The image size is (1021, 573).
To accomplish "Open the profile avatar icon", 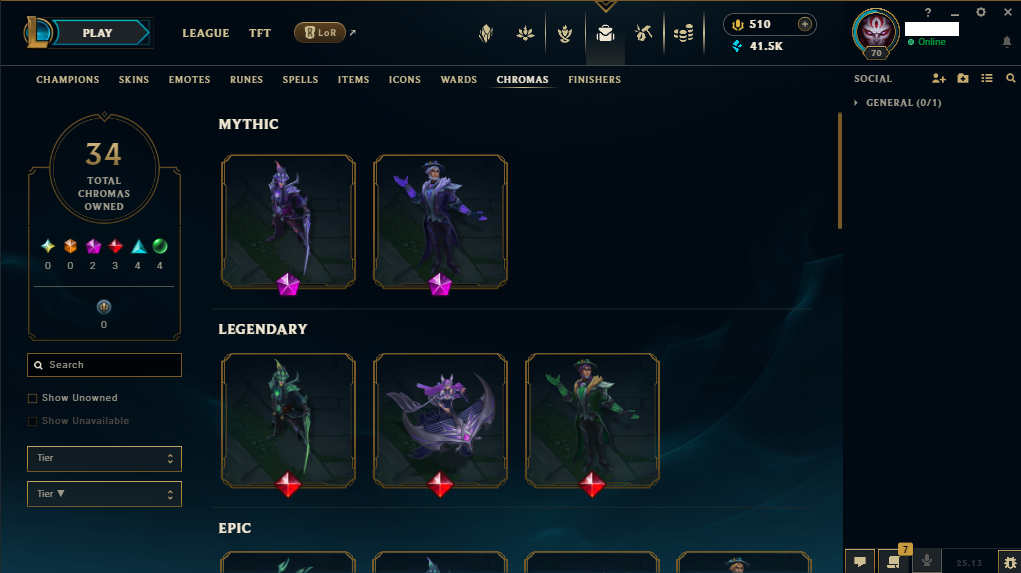I will (875, 32).
